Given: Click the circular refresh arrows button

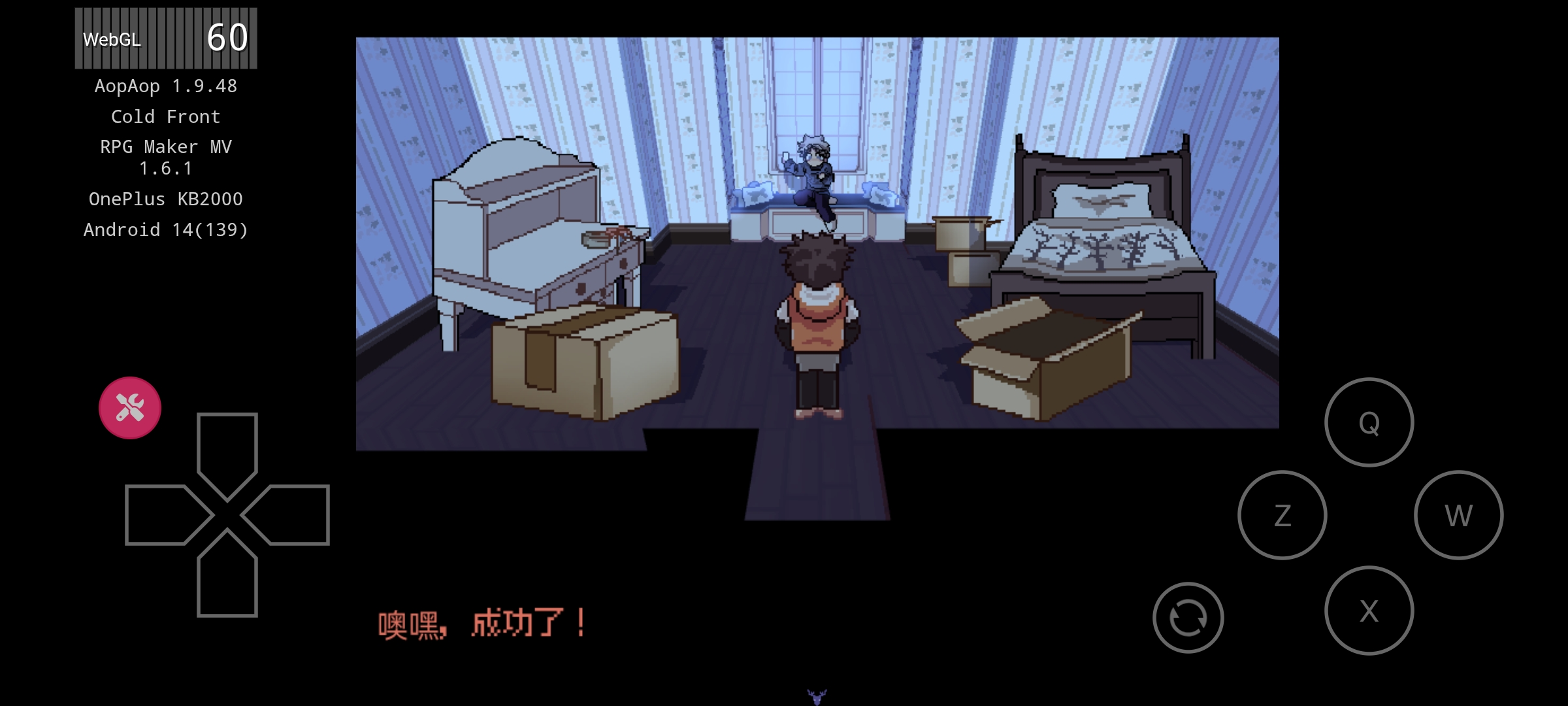Looking at the screenshot, I should pyautogui.click(x=1188, y=617).
